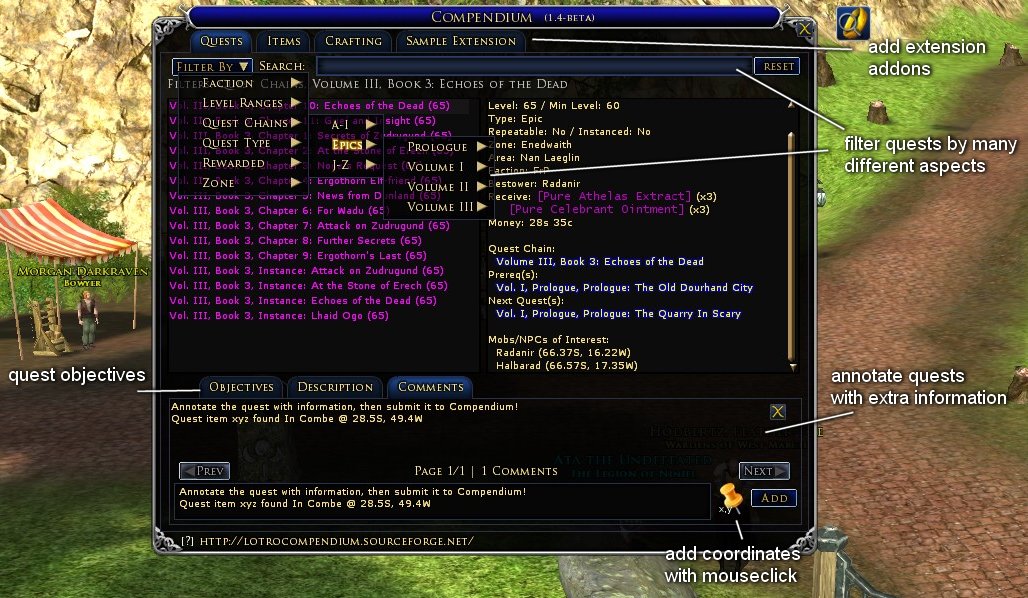Select quest Chapter 7: Attack on Zudrugund
This screenshot has height=598, width=1028.
[309, 226]
